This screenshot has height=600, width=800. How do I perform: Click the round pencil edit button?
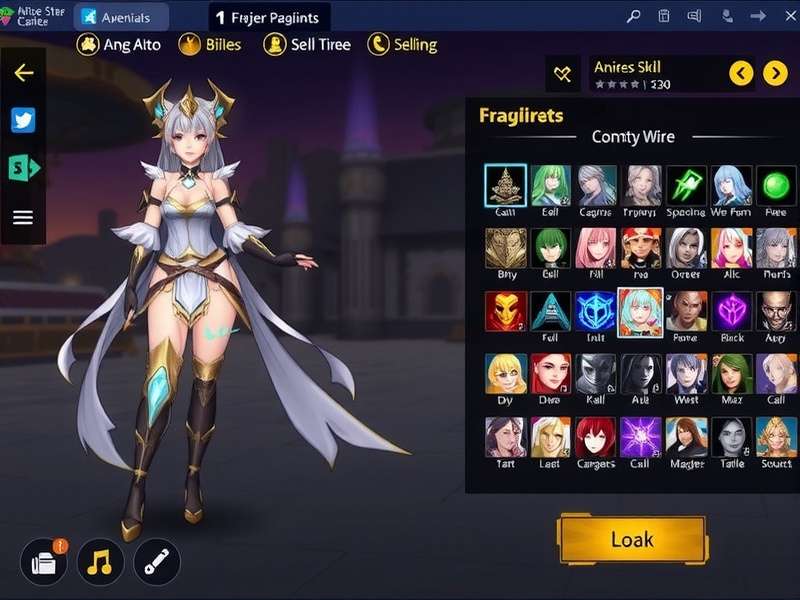point(157,562)
